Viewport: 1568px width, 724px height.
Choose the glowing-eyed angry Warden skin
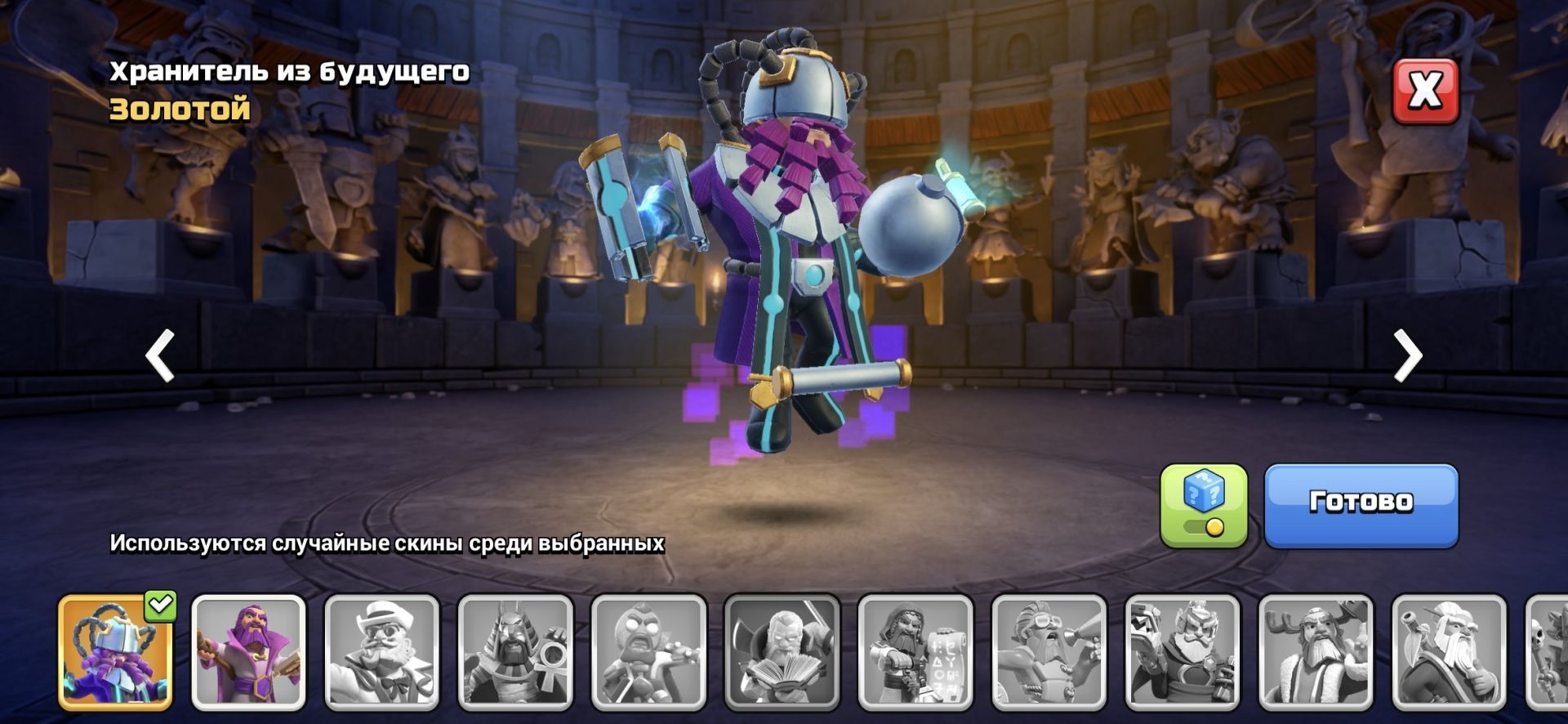(x=648, y=651)
